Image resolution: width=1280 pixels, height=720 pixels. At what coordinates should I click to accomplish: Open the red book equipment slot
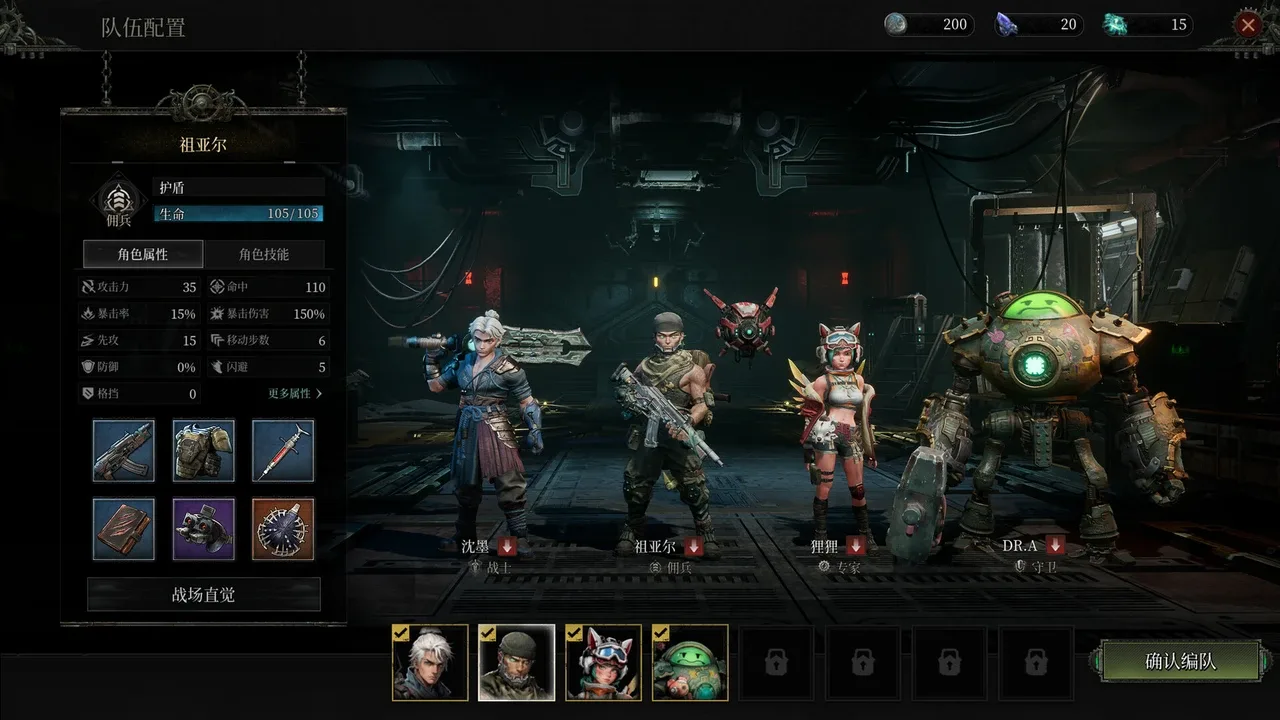coord(124,529)
